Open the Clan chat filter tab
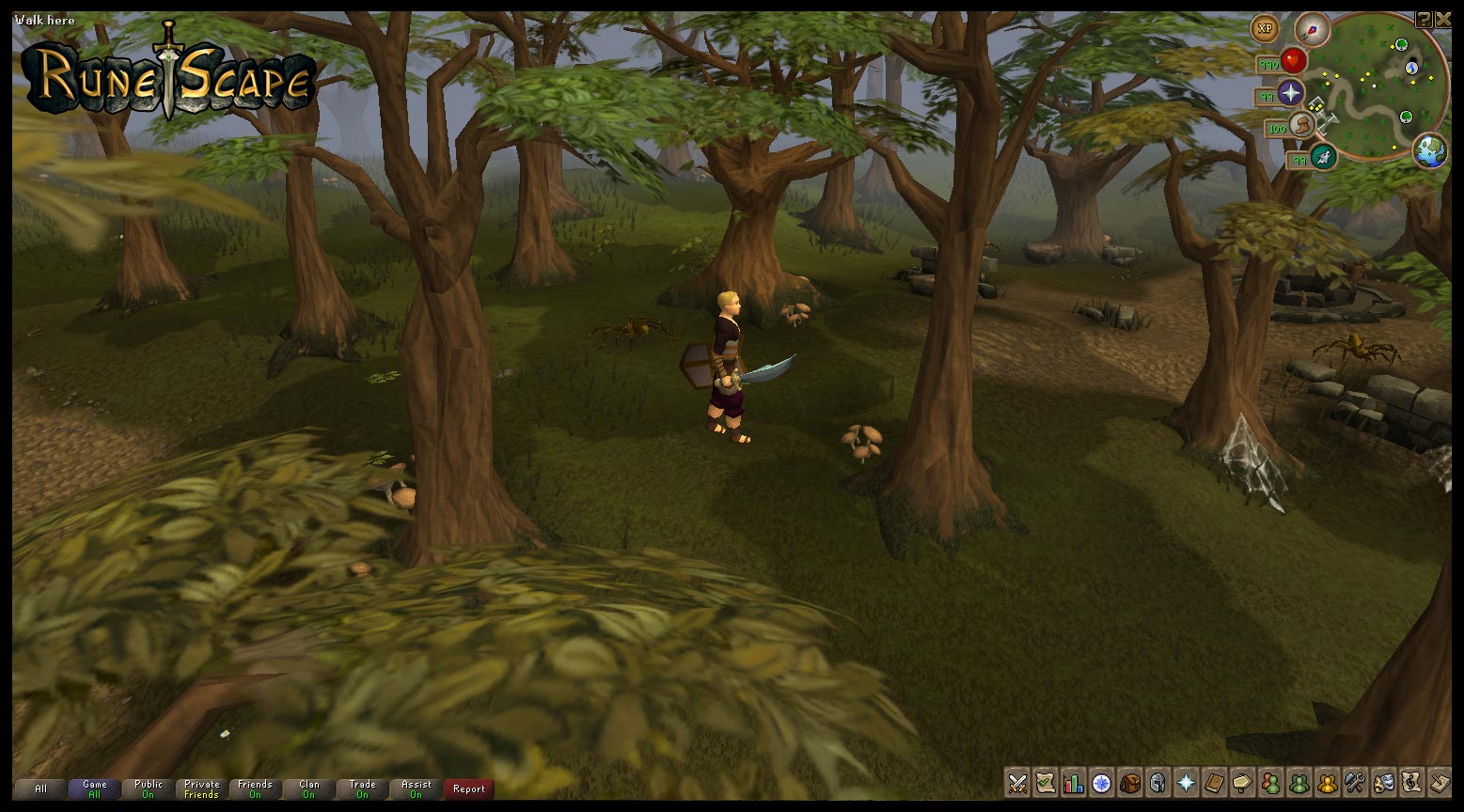The image size is (1464, 812). pos(308,789)
